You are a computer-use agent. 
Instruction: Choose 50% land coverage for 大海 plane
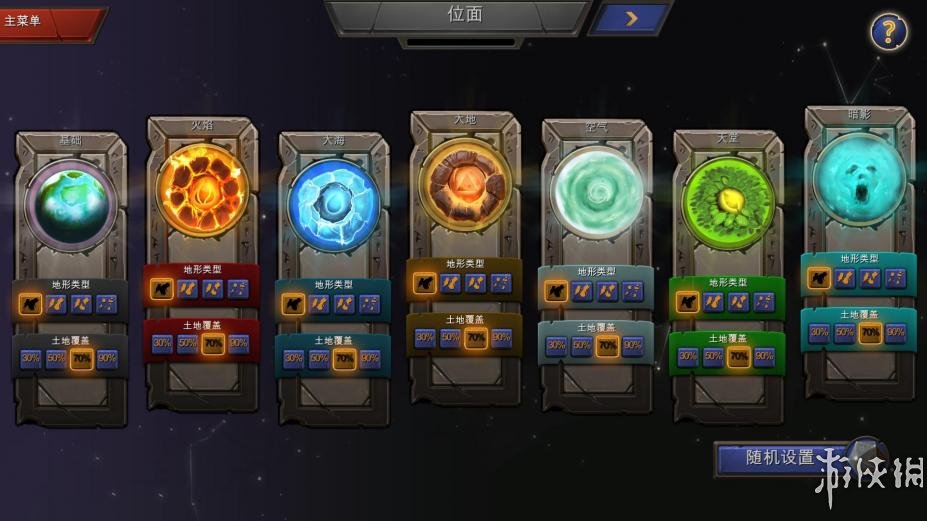coord(319,358)
